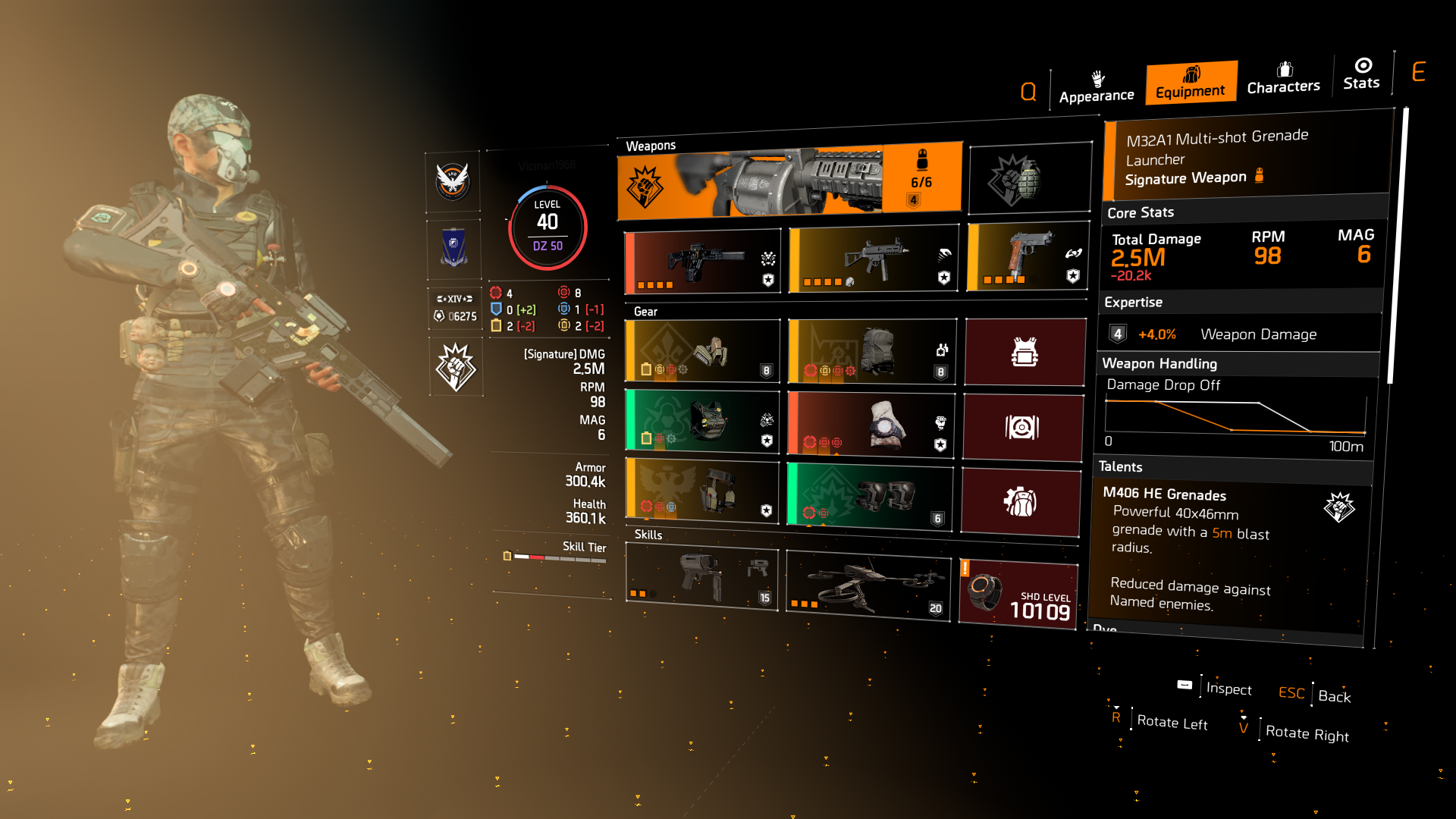Inspect the body armor placeholder slot
Screen dimensions: 1456x819
[x=1024, y=351]
